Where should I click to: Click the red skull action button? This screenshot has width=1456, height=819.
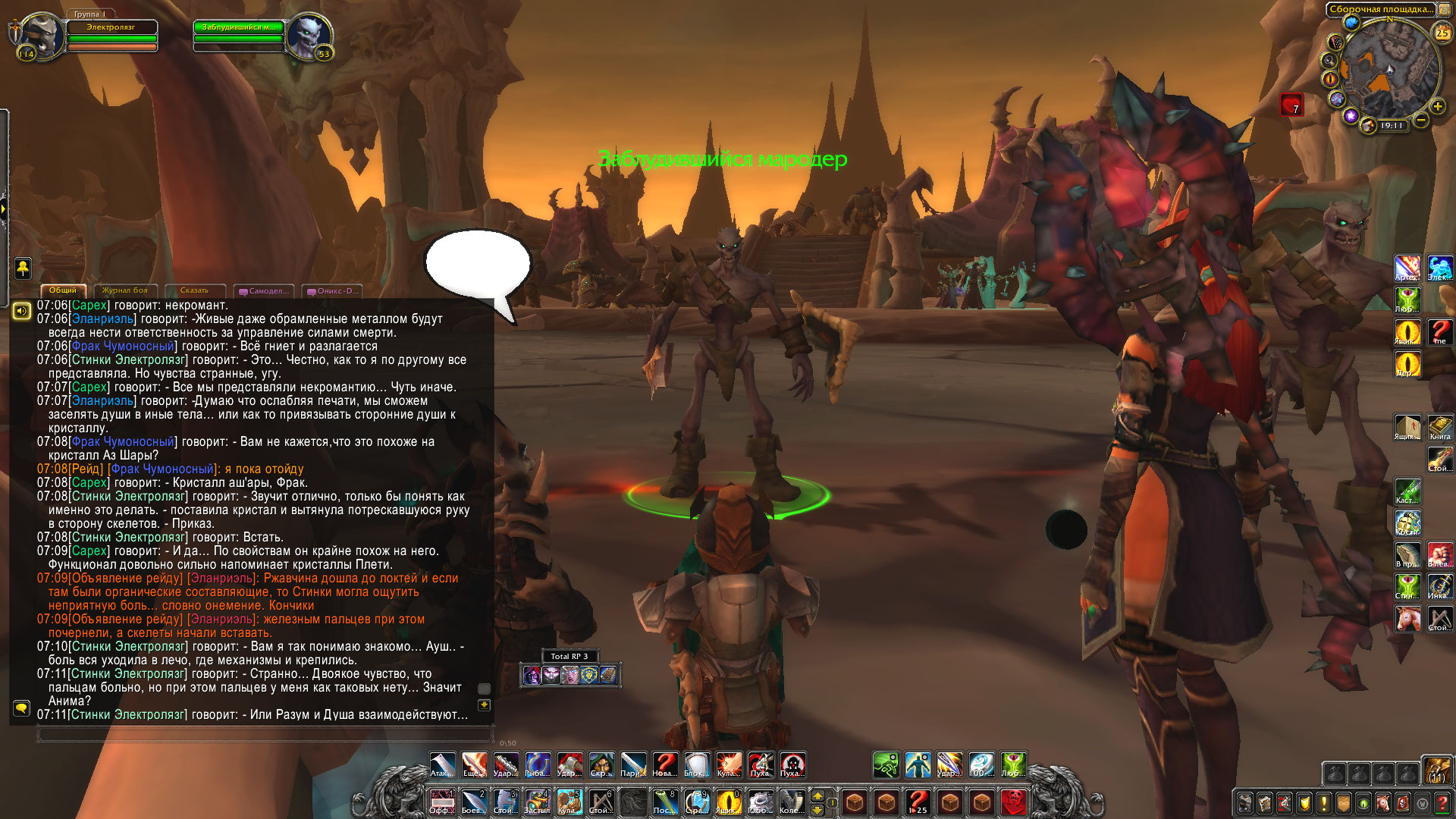[x=1014, y=802]
